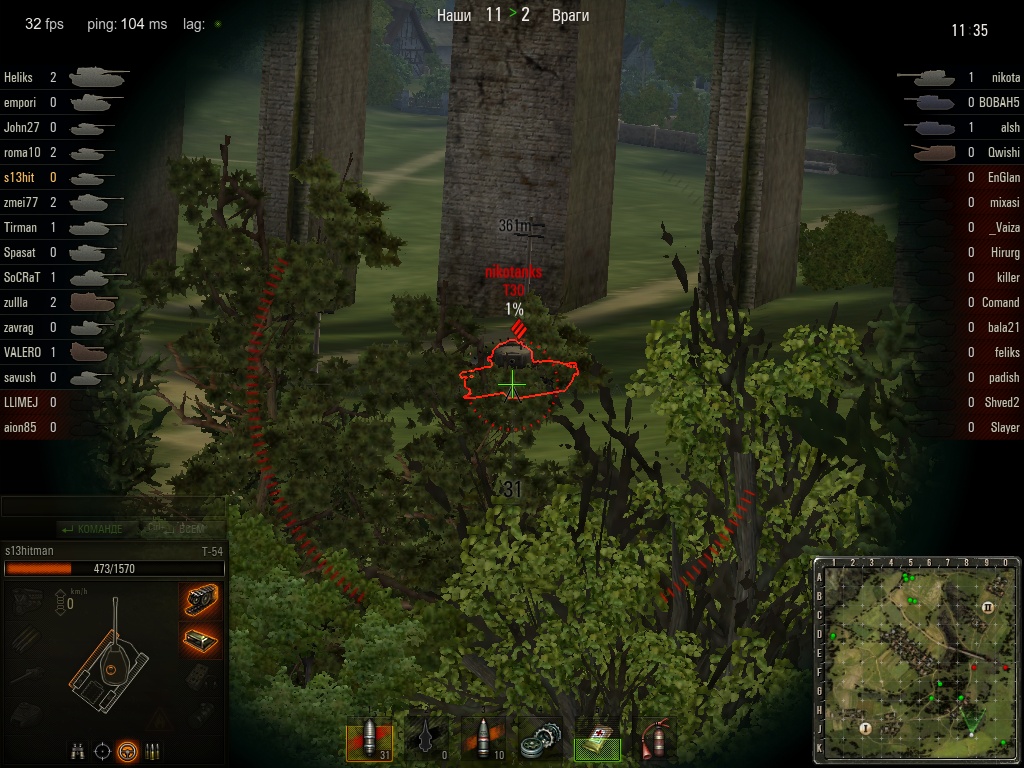Click the ВСЕМ all chat button
1024x768 pixels.
click(176, 528)
